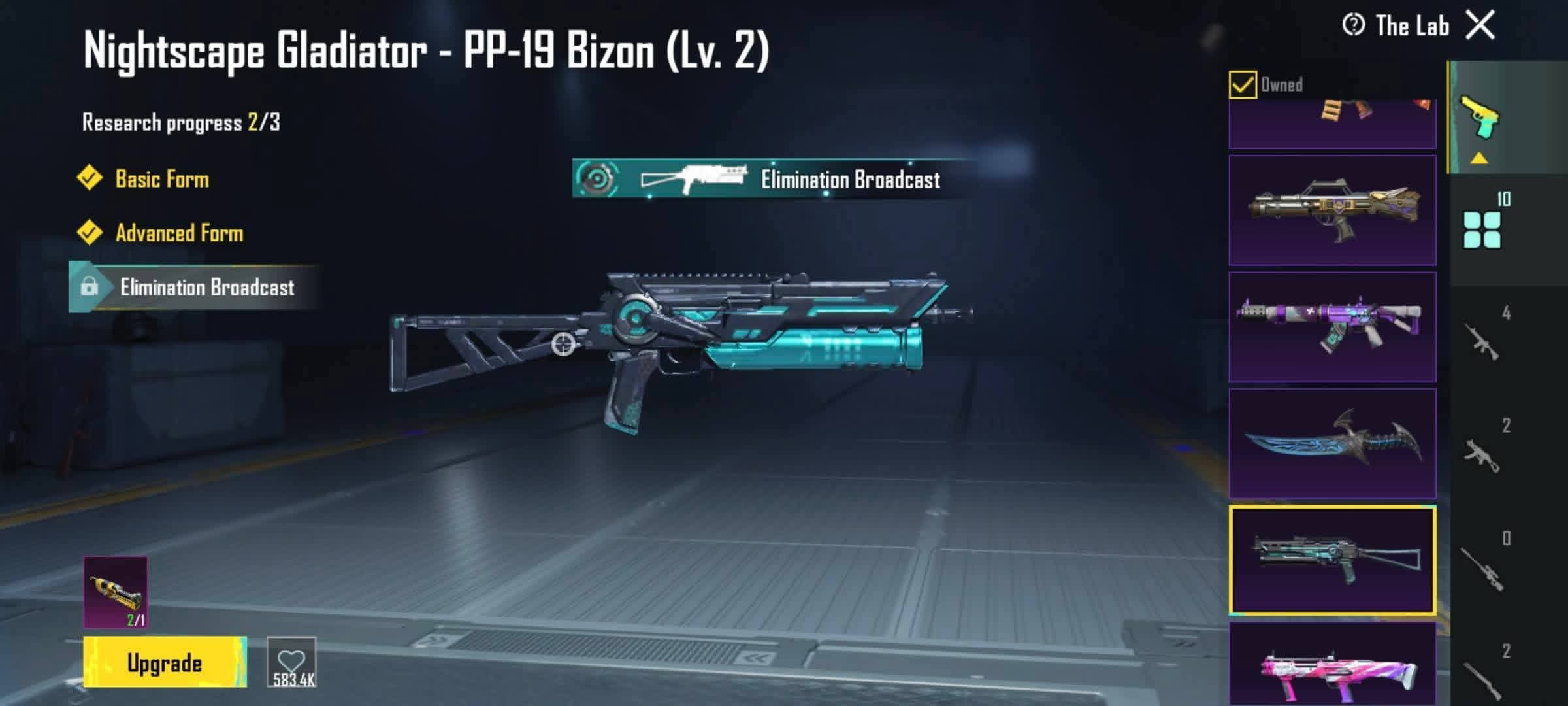This screenshot has width=1568, height=706.
Task: Pick the pink shotgun skin thumbnail
Action: (1332, 665)
